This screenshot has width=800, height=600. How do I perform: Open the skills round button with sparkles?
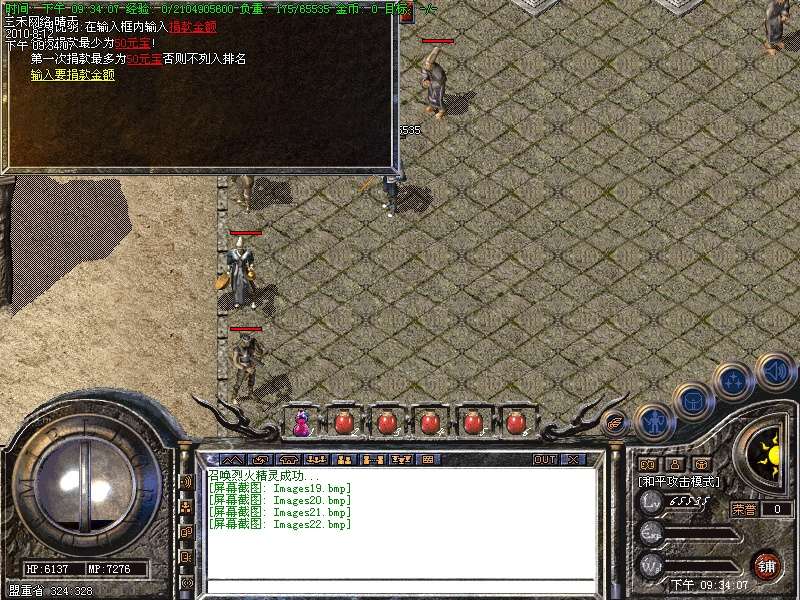(733, 381)
